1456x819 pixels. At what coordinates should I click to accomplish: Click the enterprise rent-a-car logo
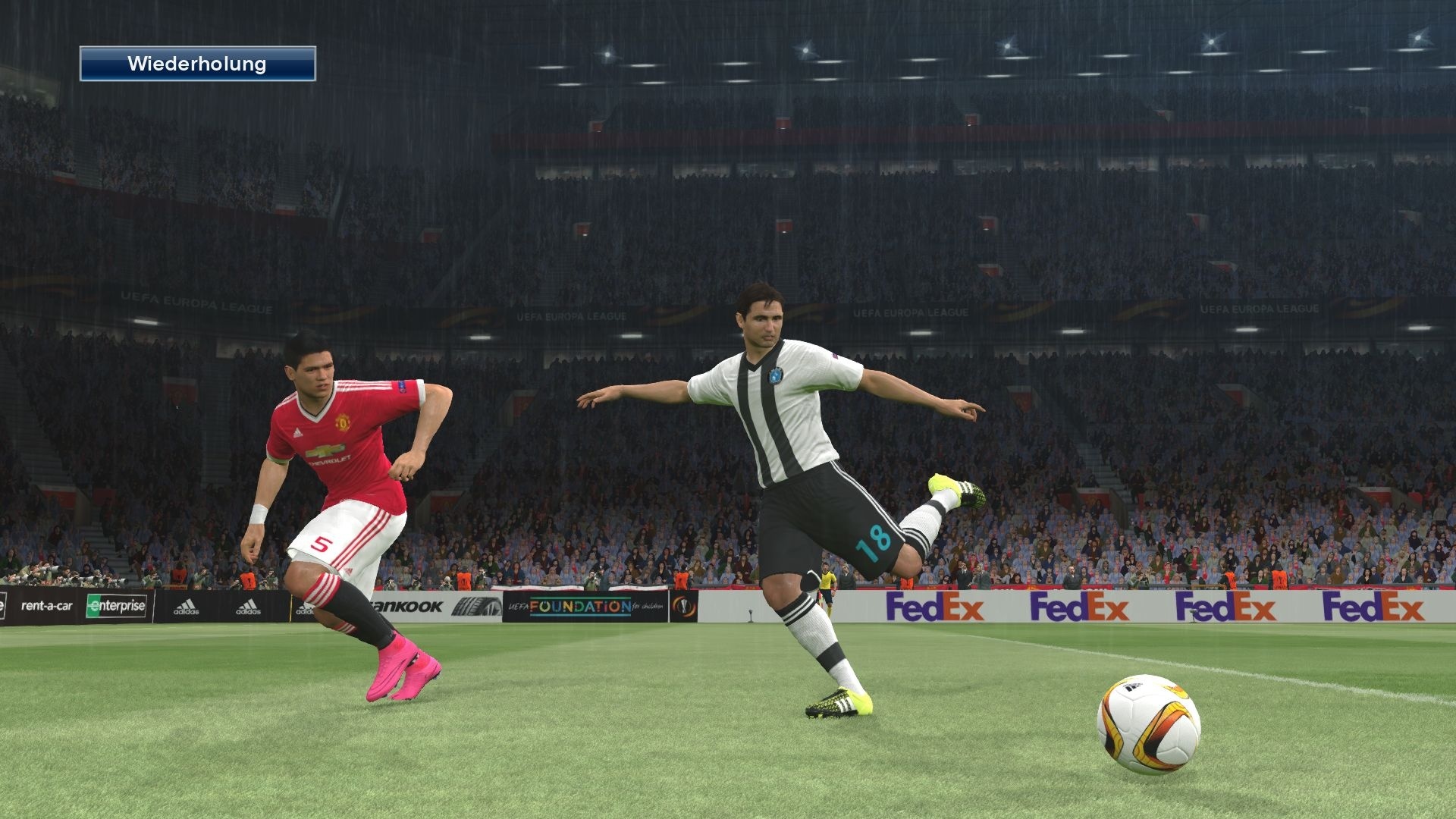click(114, 607)
